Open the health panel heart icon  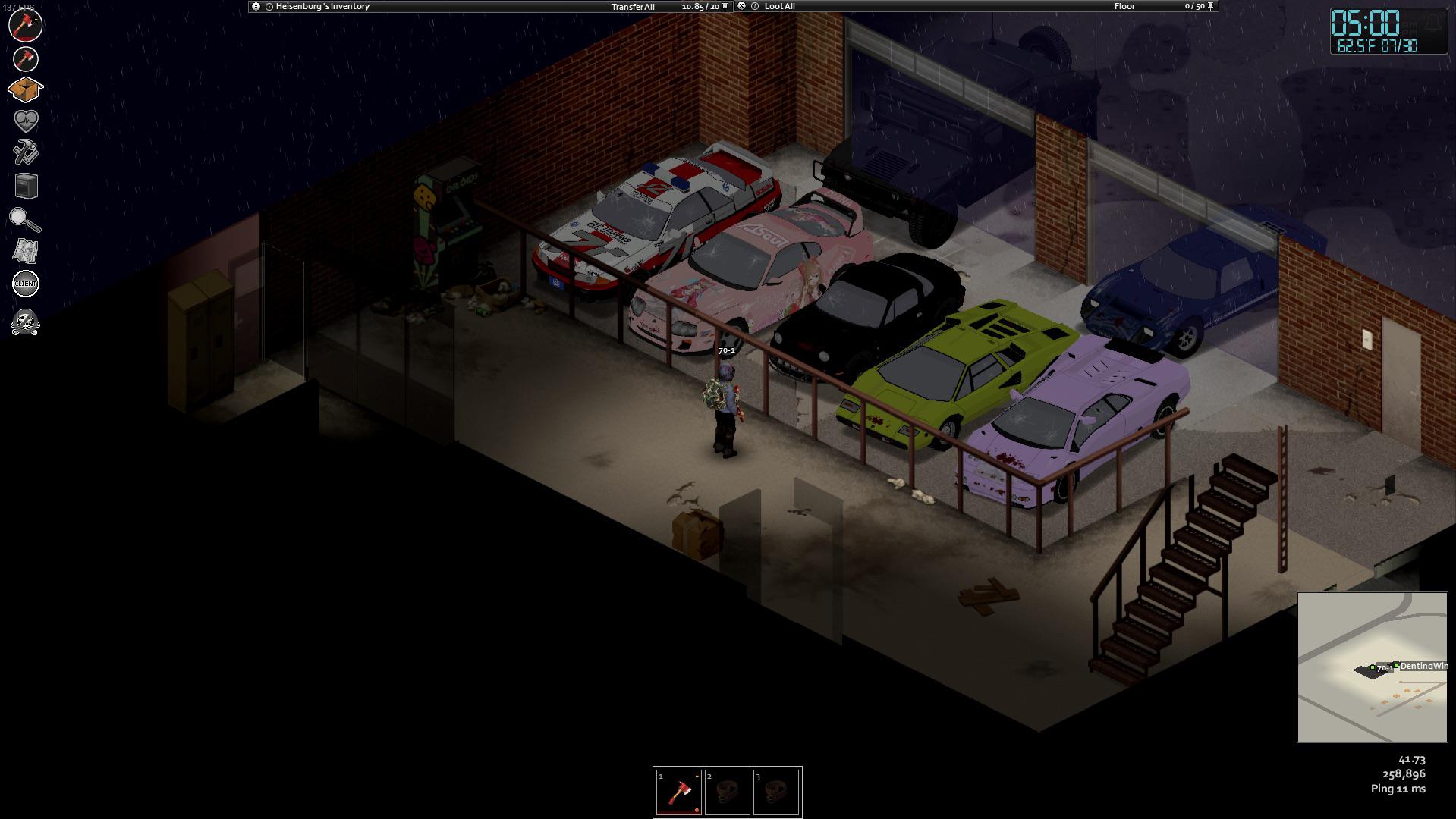point(25,119)
